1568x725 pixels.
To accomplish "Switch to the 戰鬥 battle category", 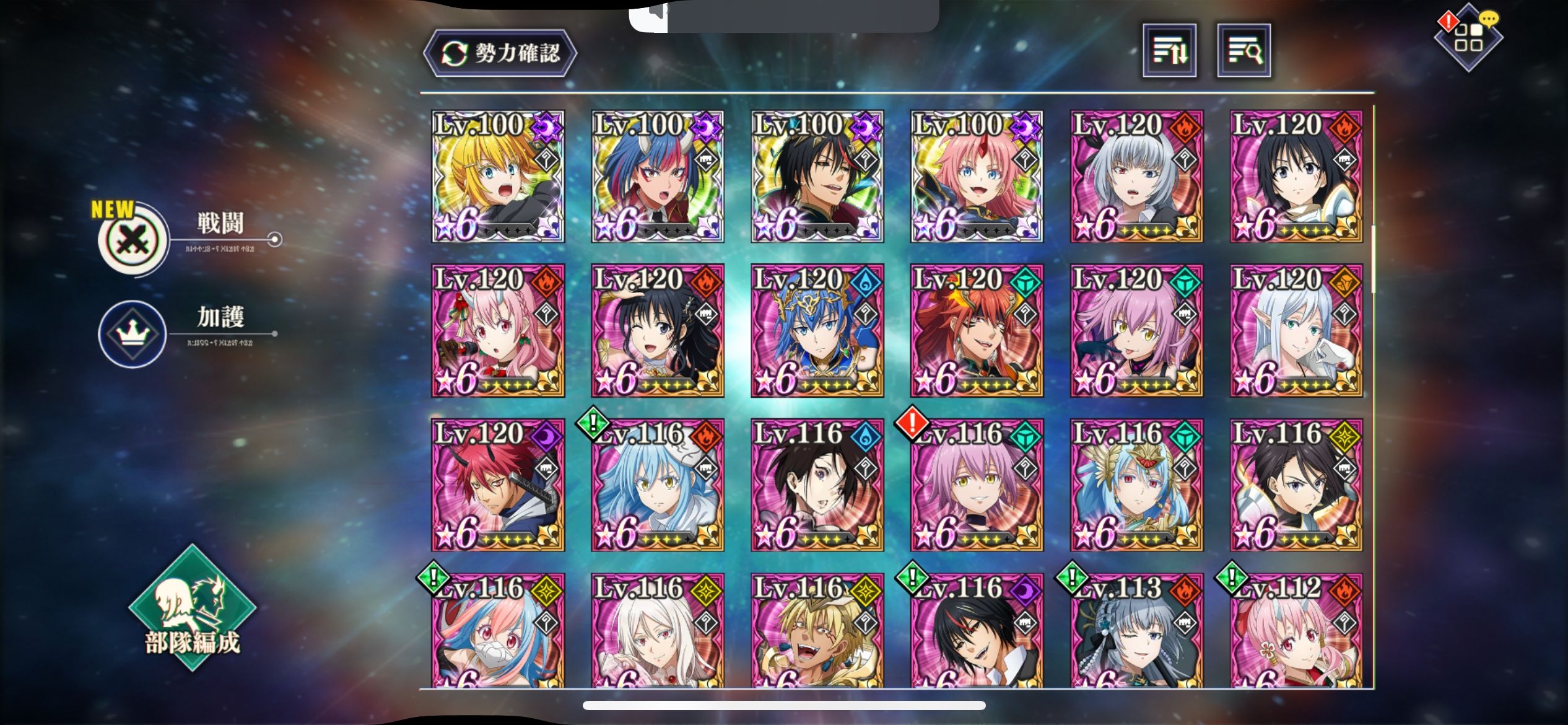I will coord(134,239).
